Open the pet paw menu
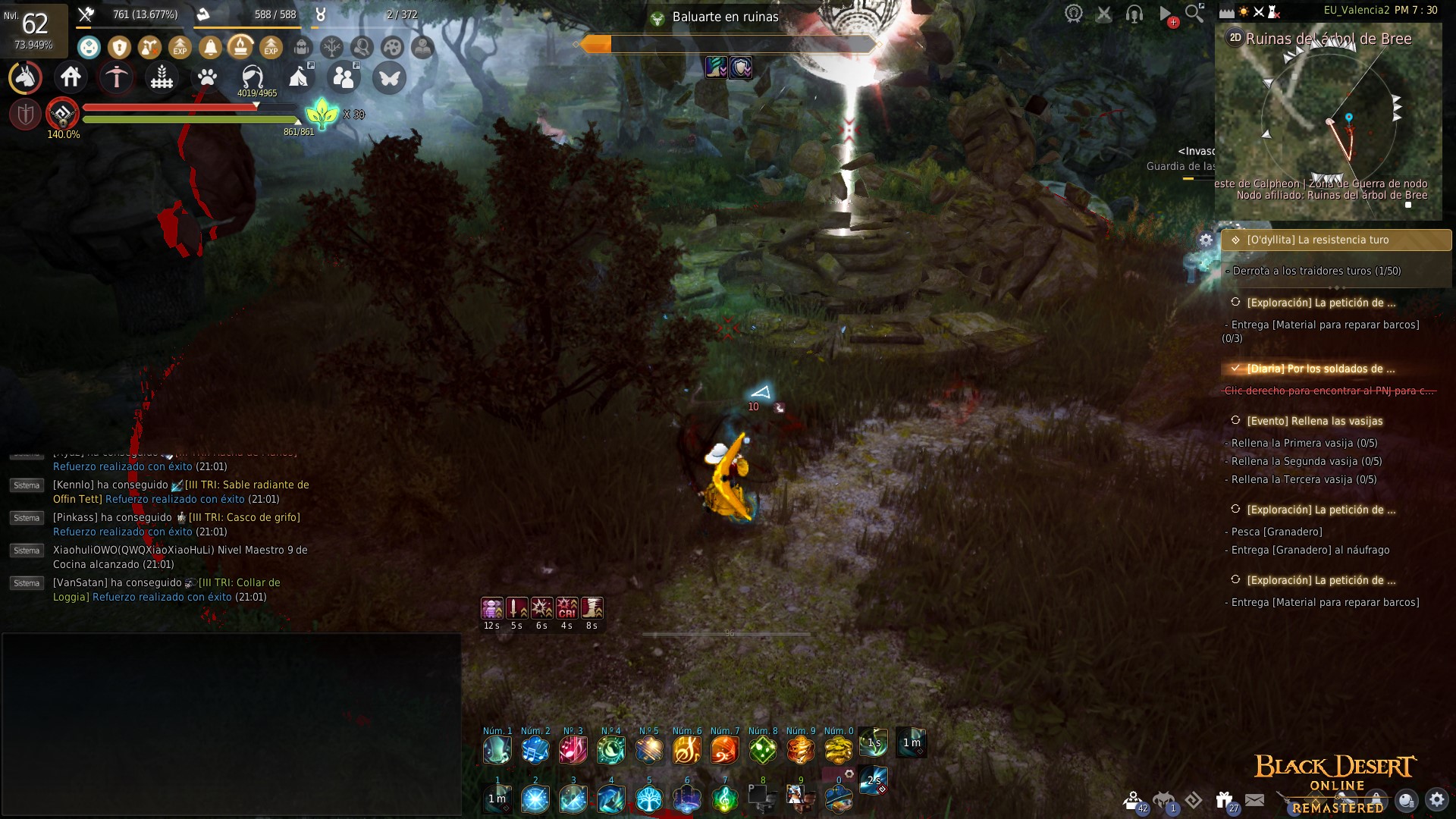 pyautogui.click(x=207, y=77)
